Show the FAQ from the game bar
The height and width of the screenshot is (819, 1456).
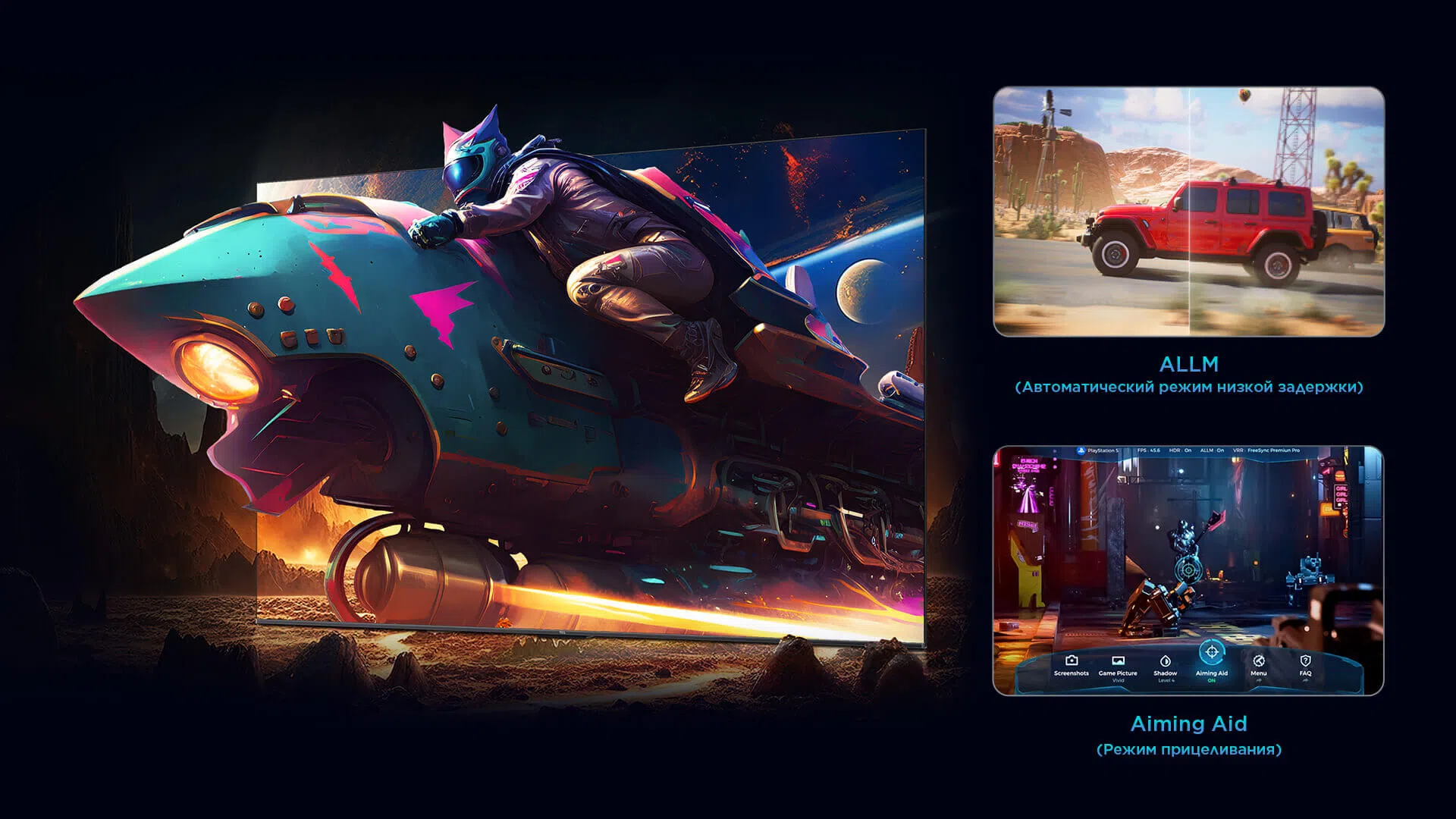click(1305, 665)
